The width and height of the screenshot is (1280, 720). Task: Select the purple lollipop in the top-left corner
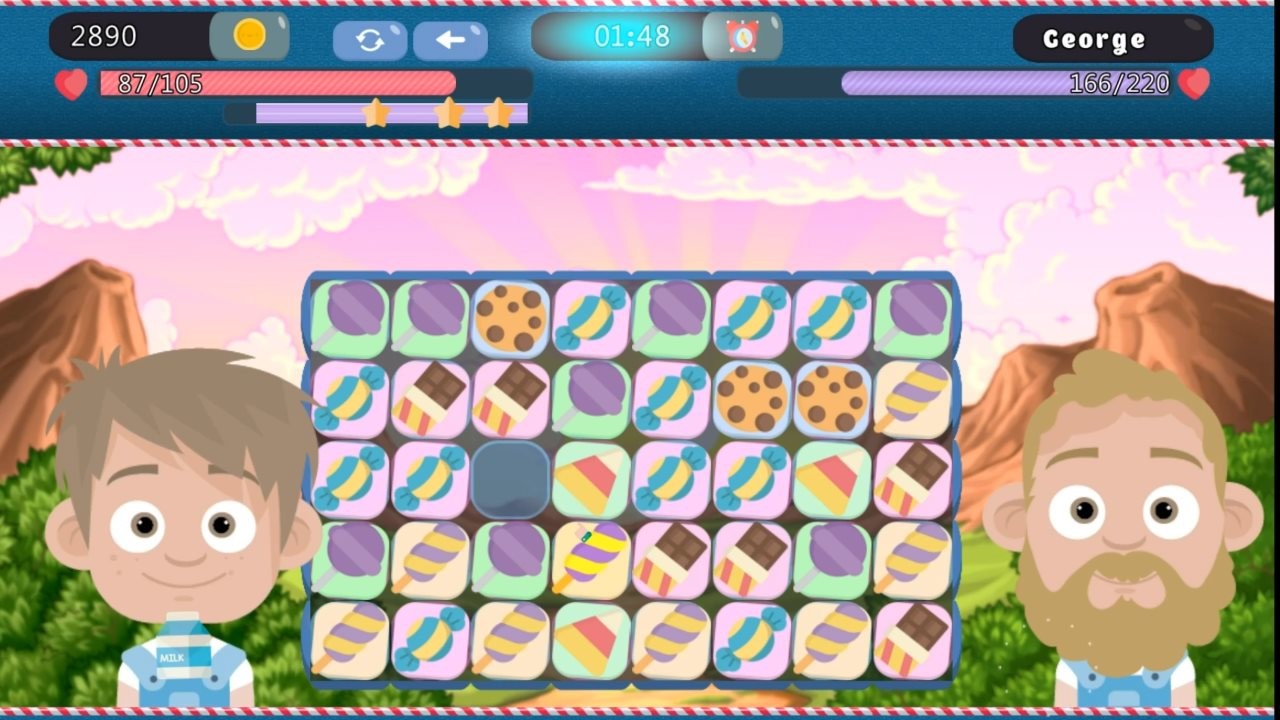(x=348, y=315)
